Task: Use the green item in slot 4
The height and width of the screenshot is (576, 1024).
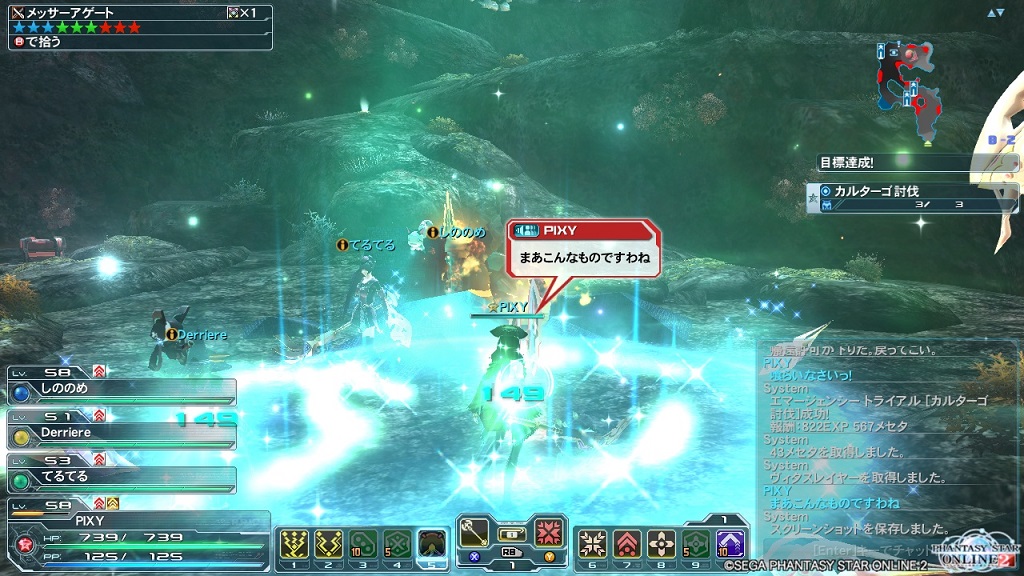Action: [397, 543]
